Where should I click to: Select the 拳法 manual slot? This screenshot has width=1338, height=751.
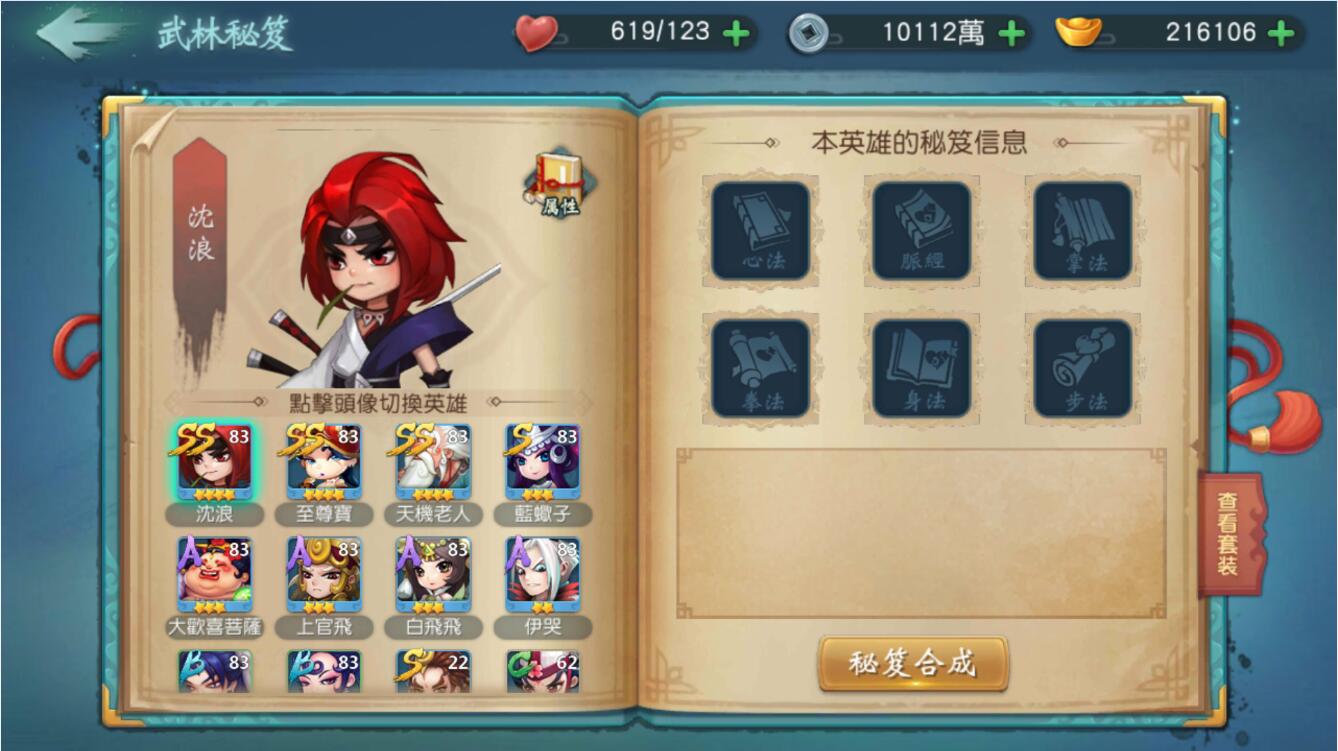click(761, 370)
